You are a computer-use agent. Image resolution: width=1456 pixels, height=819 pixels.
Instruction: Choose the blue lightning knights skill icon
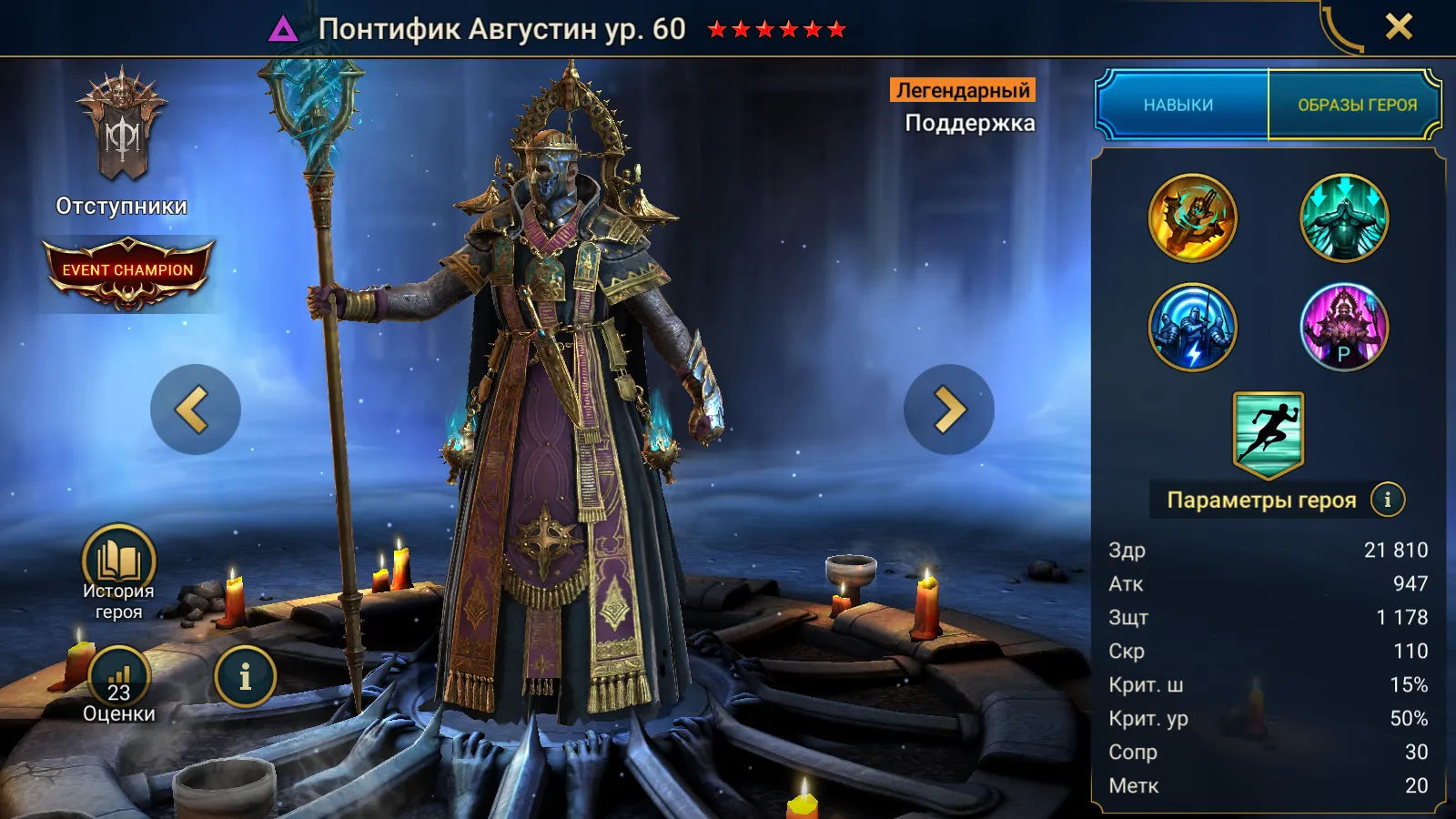(1192, 328)
